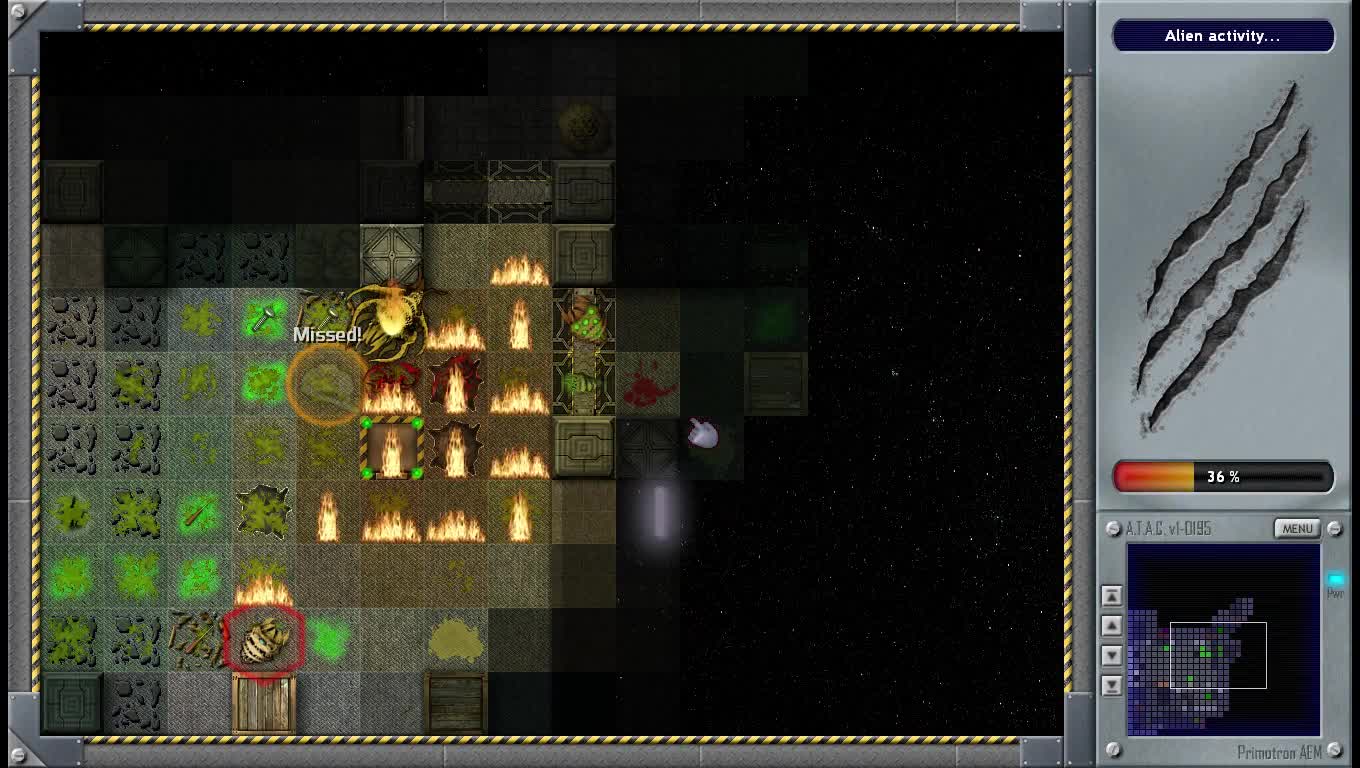Viewport: 1360px width, 768px height.
Task: Open the wooden crate at the bottom of the map
Action: (265, 700)
